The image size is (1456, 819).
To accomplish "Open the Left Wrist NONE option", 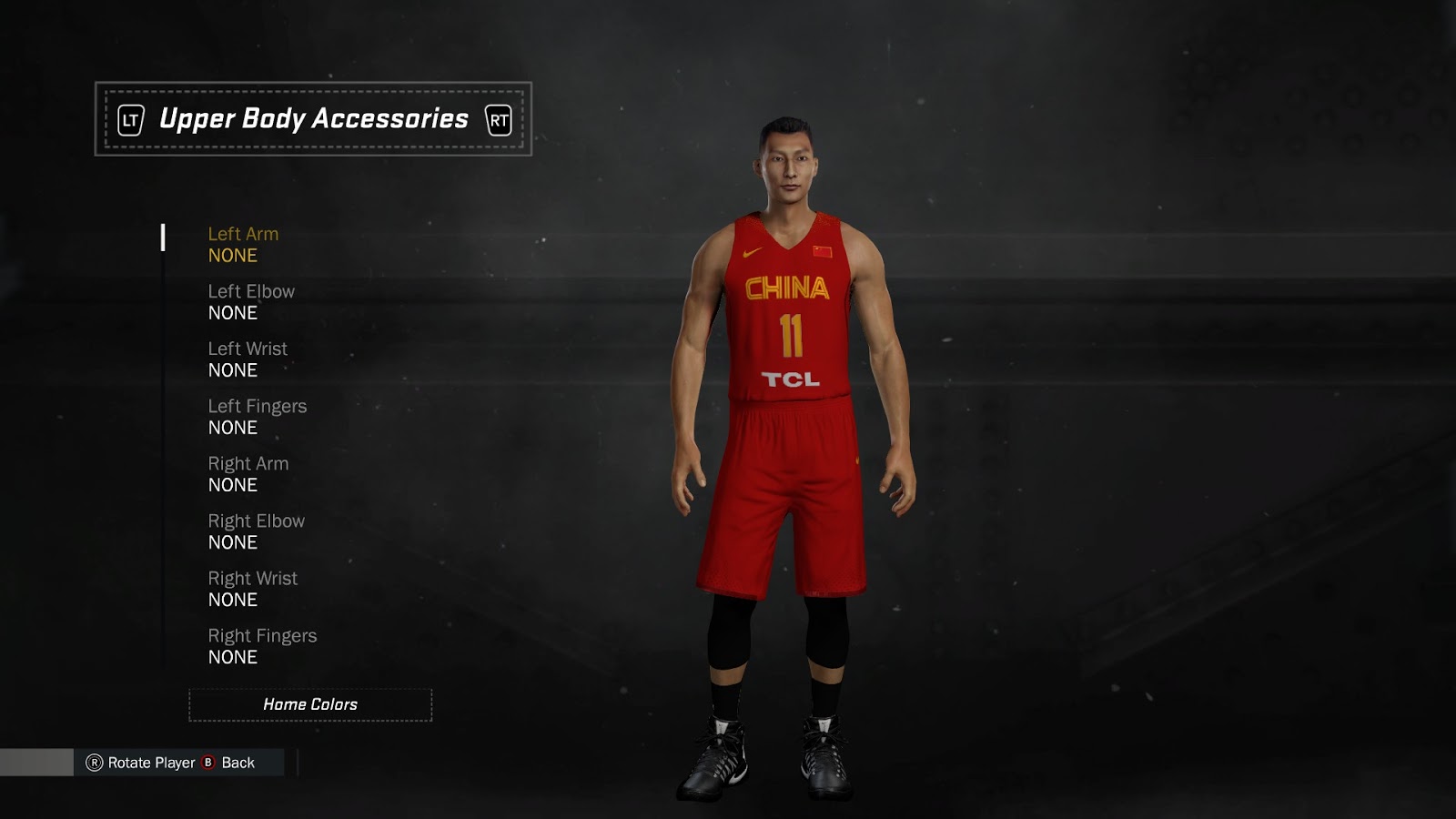I will pyautogui.click(x=233, y=370).
